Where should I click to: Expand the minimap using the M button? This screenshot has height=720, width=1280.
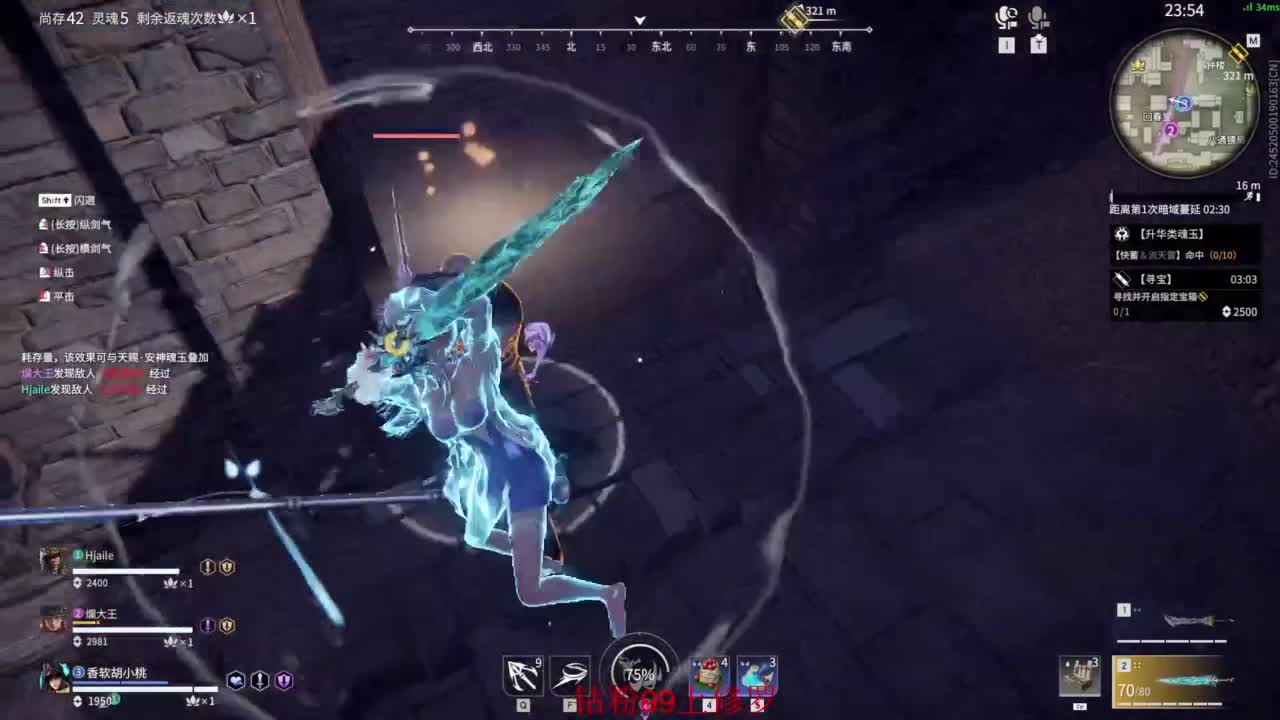1252,42
